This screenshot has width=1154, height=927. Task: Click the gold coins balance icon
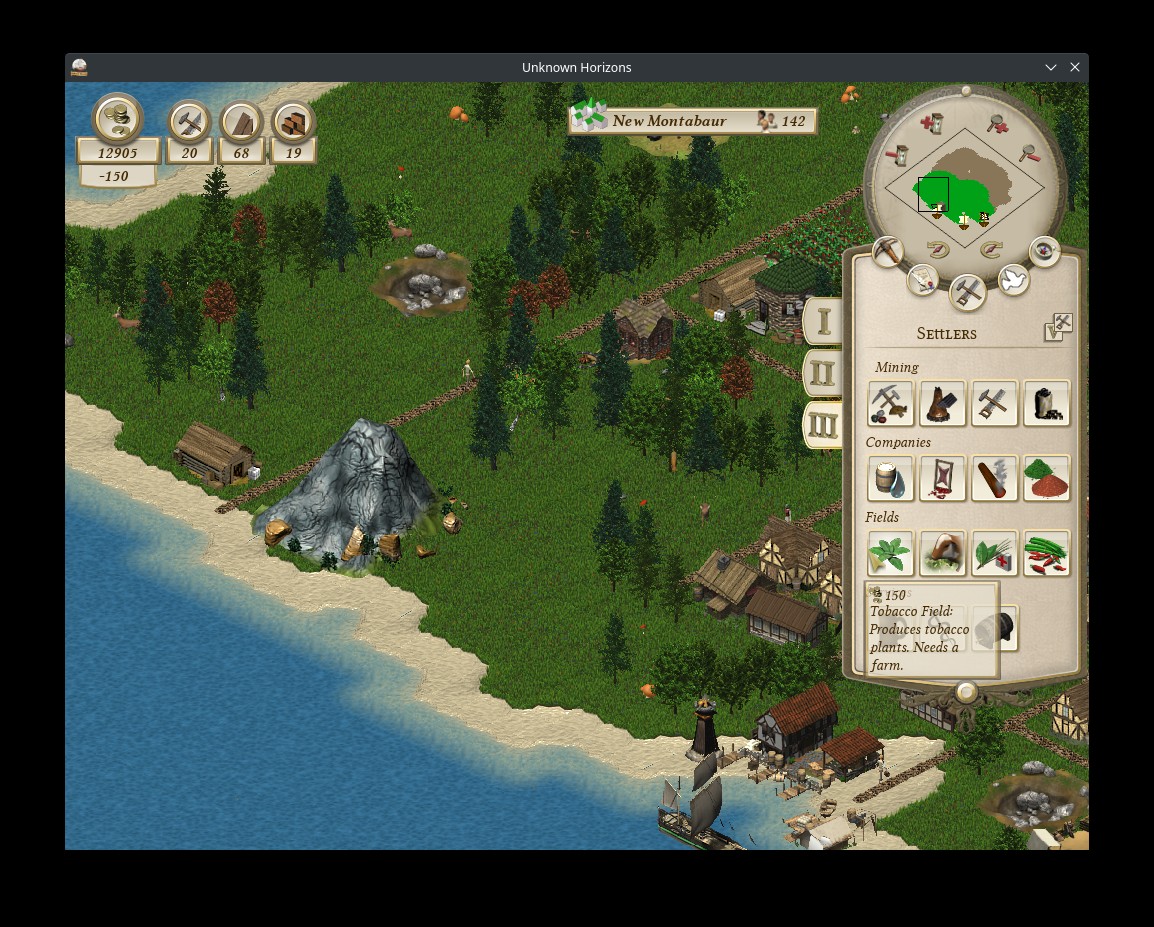(x=118, y=119)
